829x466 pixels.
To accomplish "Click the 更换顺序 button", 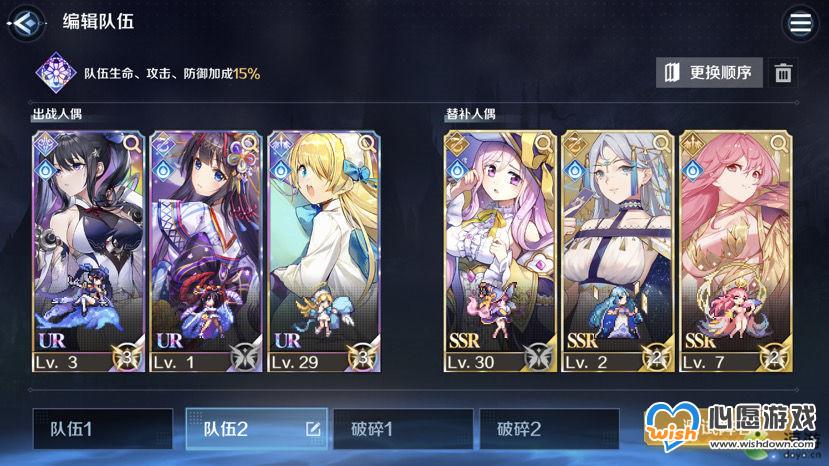I will 710,73.
